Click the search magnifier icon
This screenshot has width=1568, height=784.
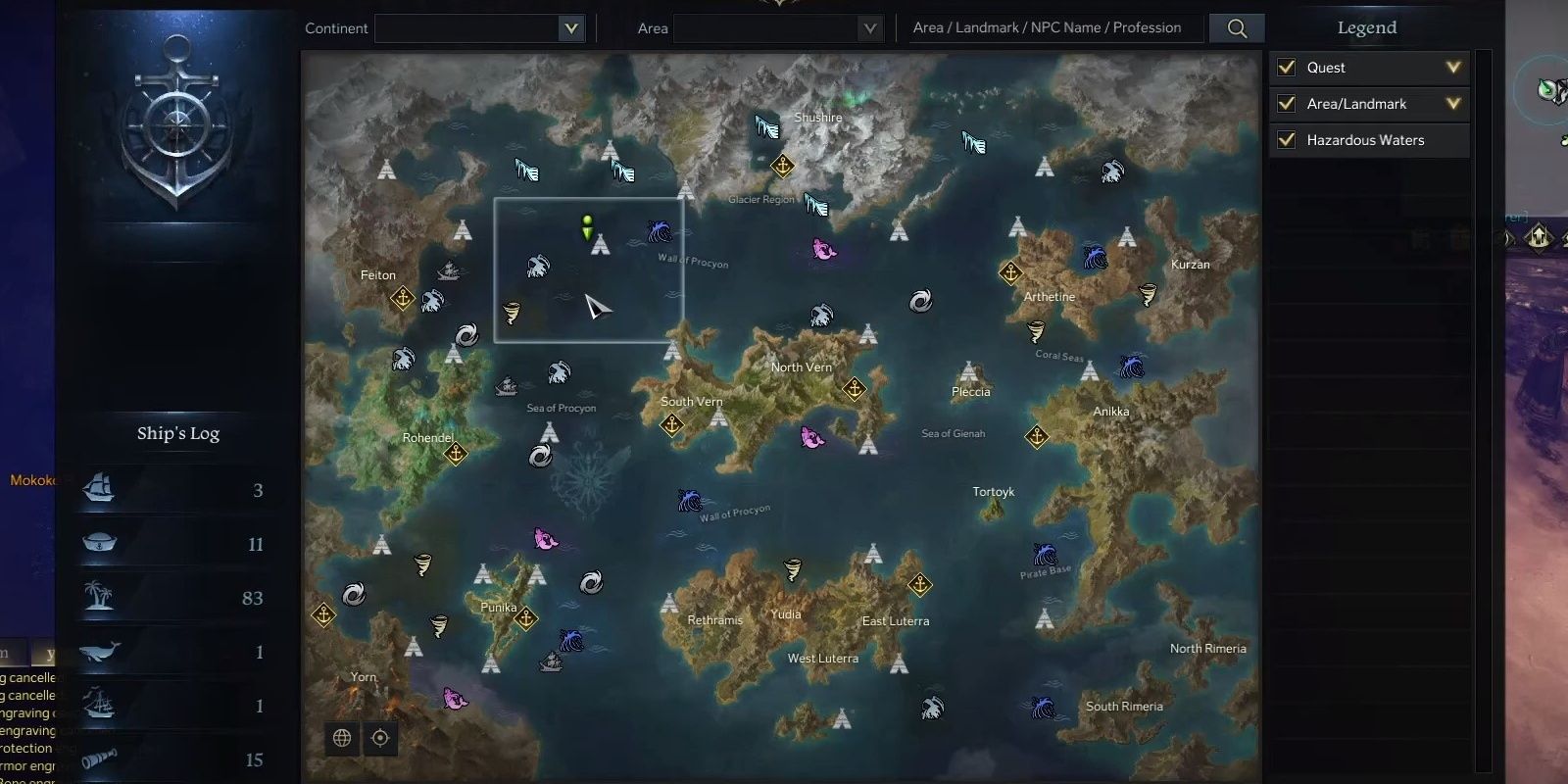pos(1237,27)
